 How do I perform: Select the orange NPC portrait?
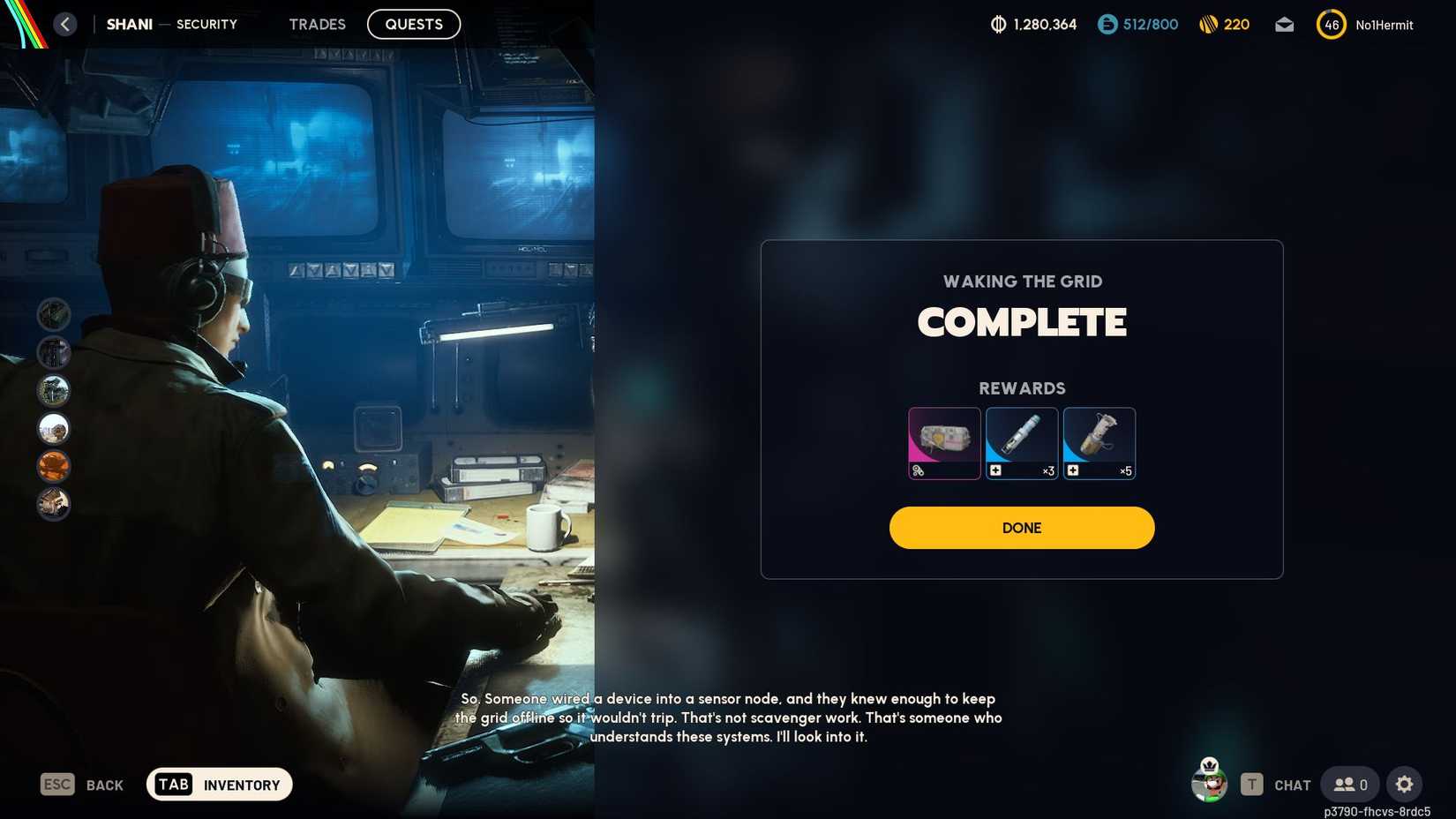(x=54, y=466)
